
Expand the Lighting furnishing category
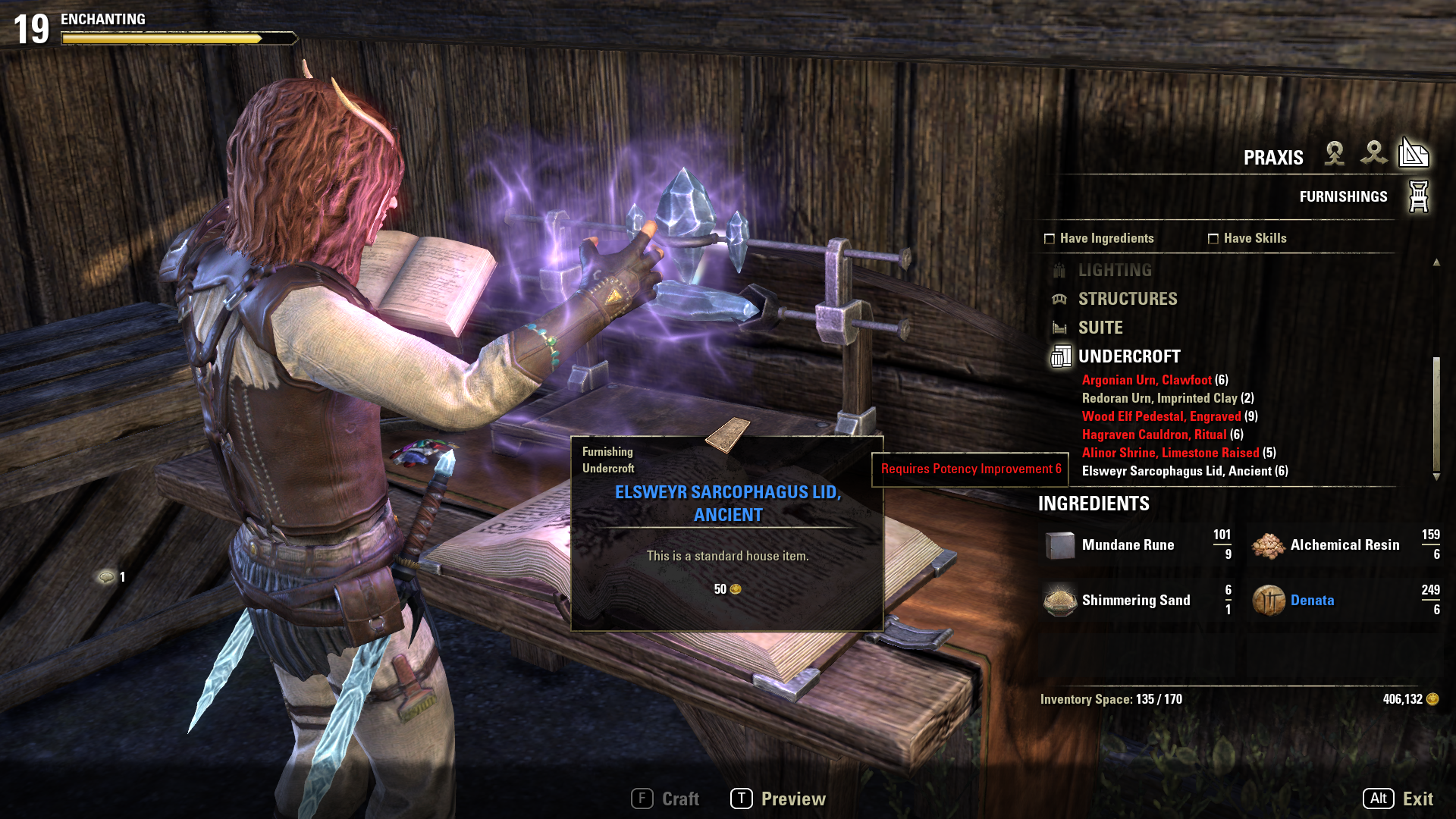[x=1114, y=270]
